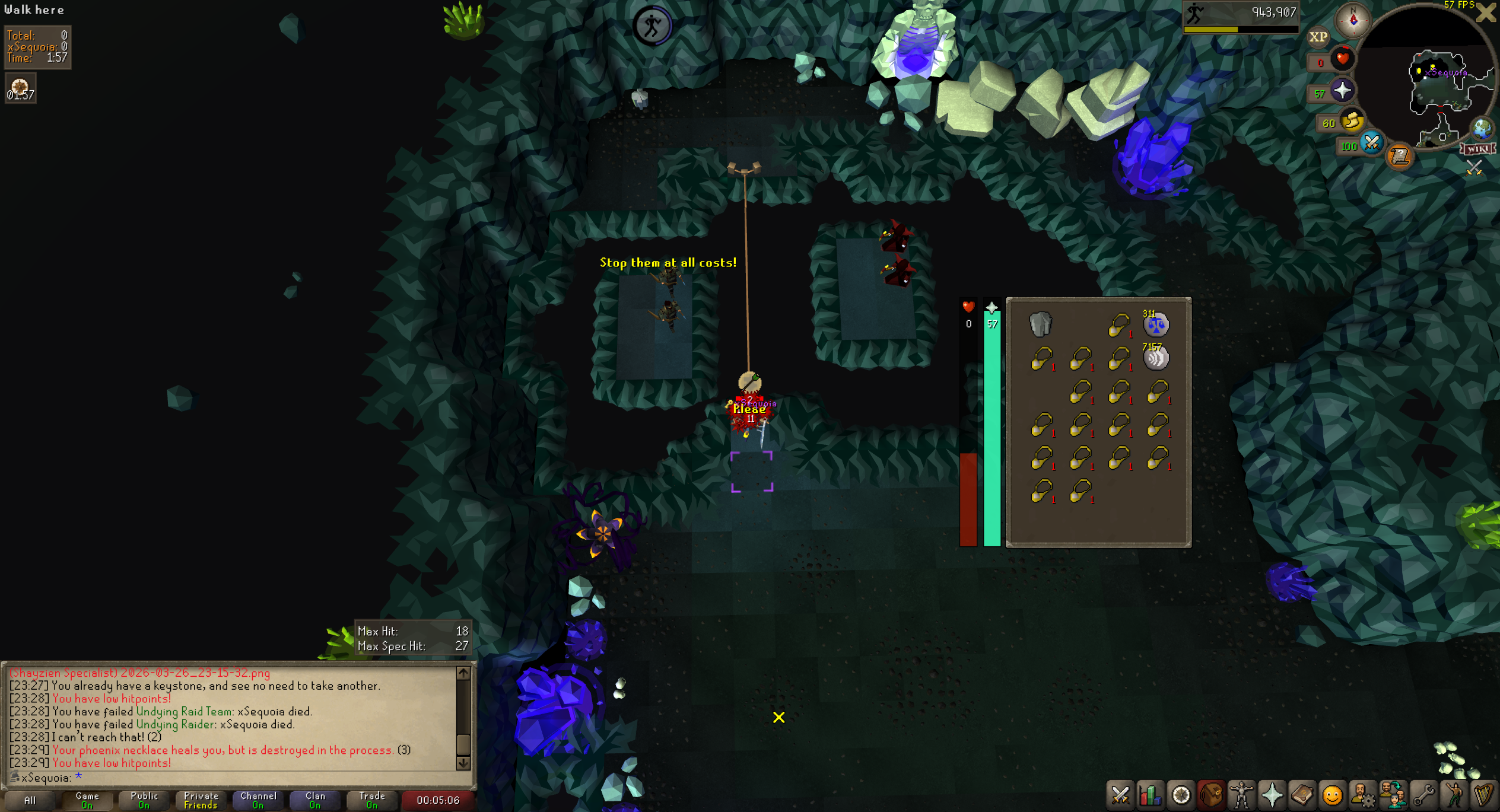This screenshot has width=1500, height=812.
Task: Use the special attack orb
Action: [x=1371, y=143]
